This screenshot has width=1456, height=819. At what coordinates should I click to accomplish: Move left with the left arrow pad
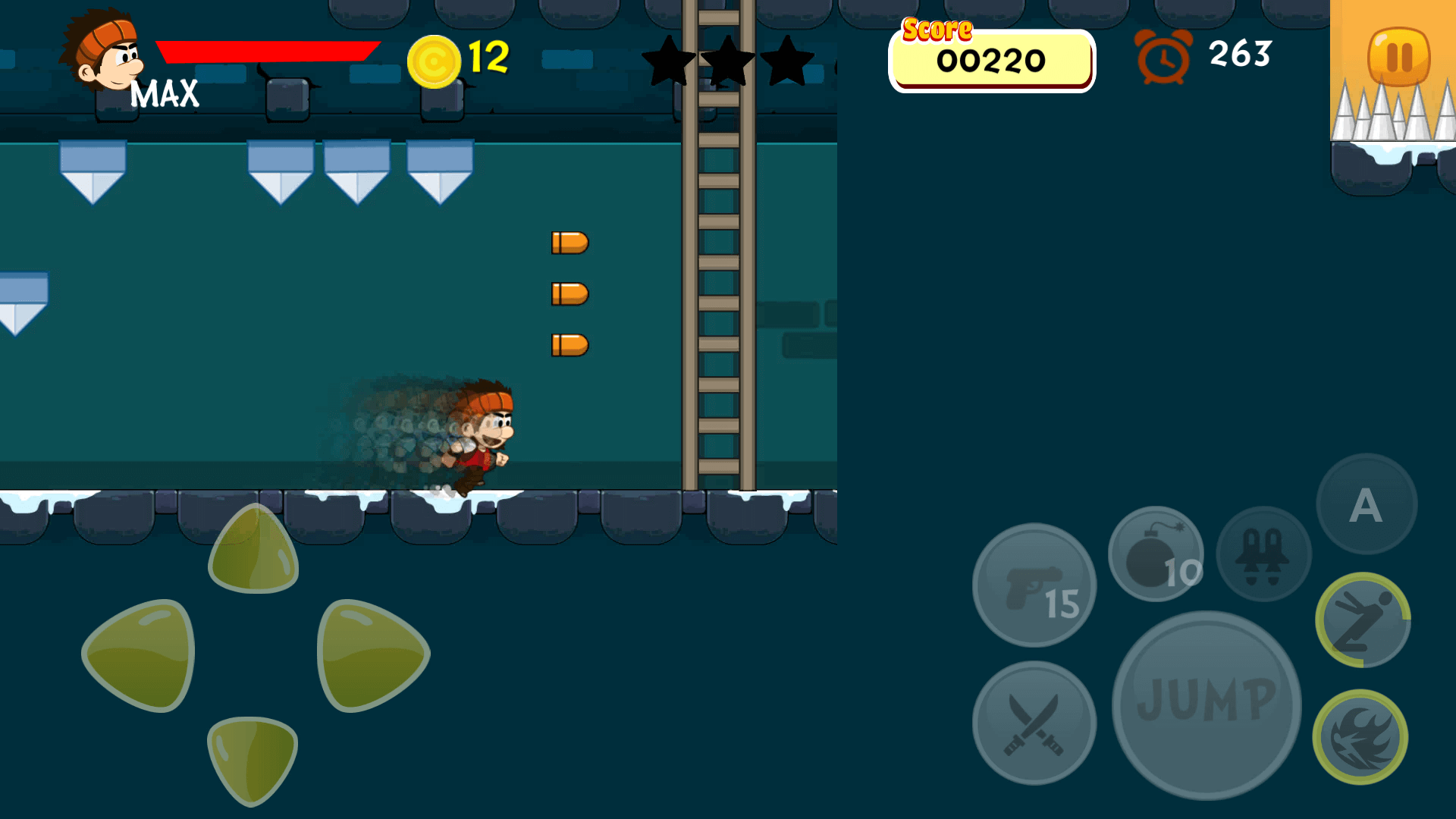140,655
